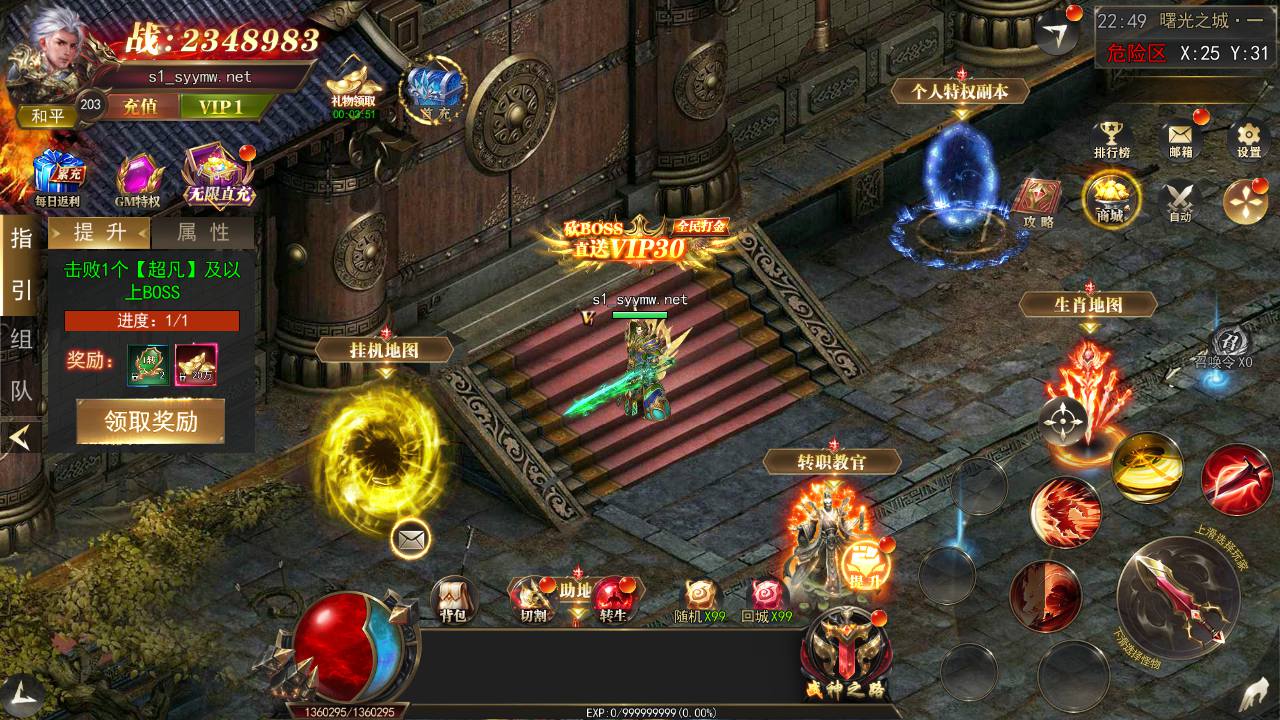Open the 商城 shop icon
The width and height of the screenshot is (1280, 720).
1110,198
